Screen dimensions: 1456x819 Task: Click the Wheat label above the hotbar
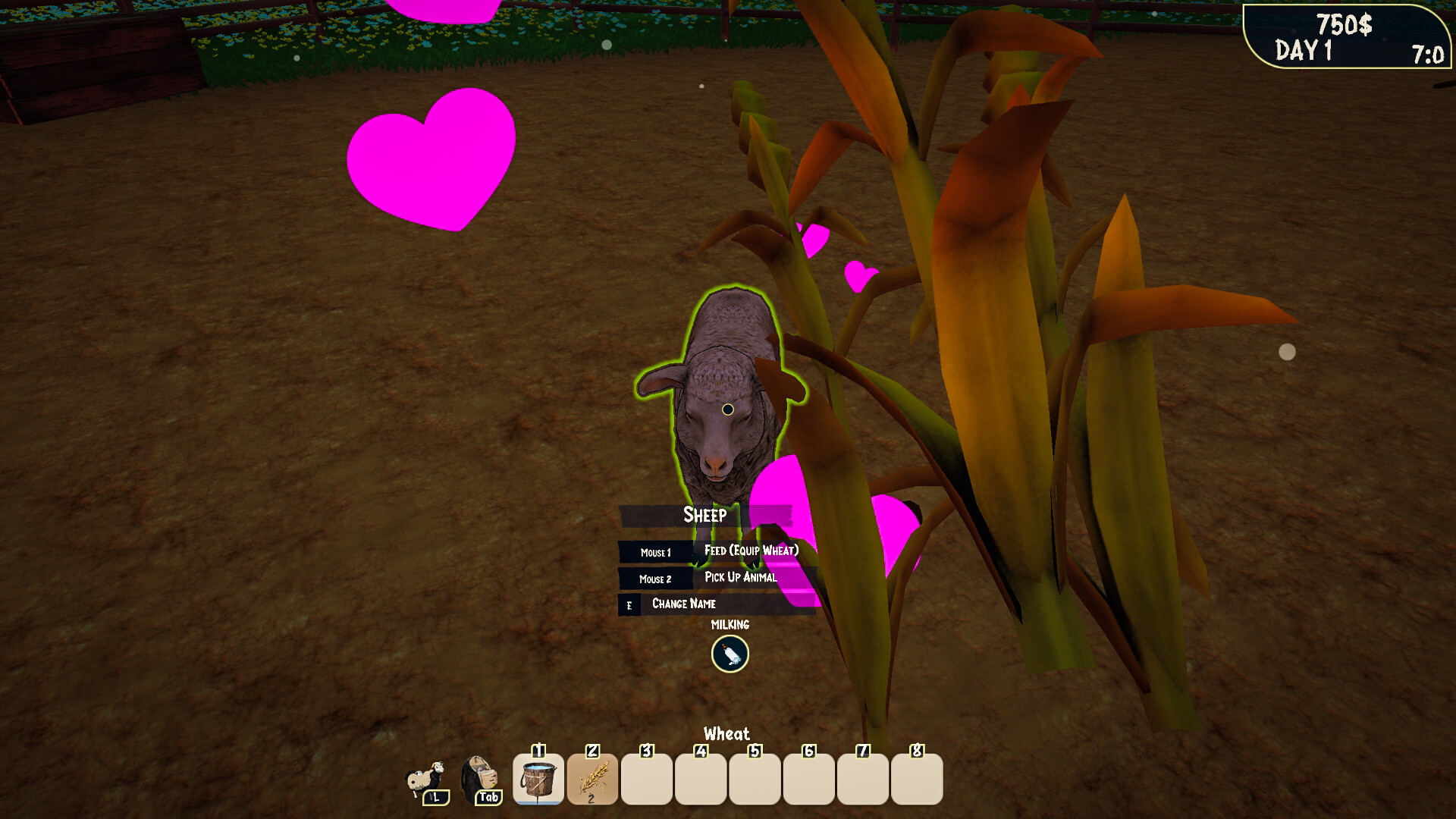(726, 734)
